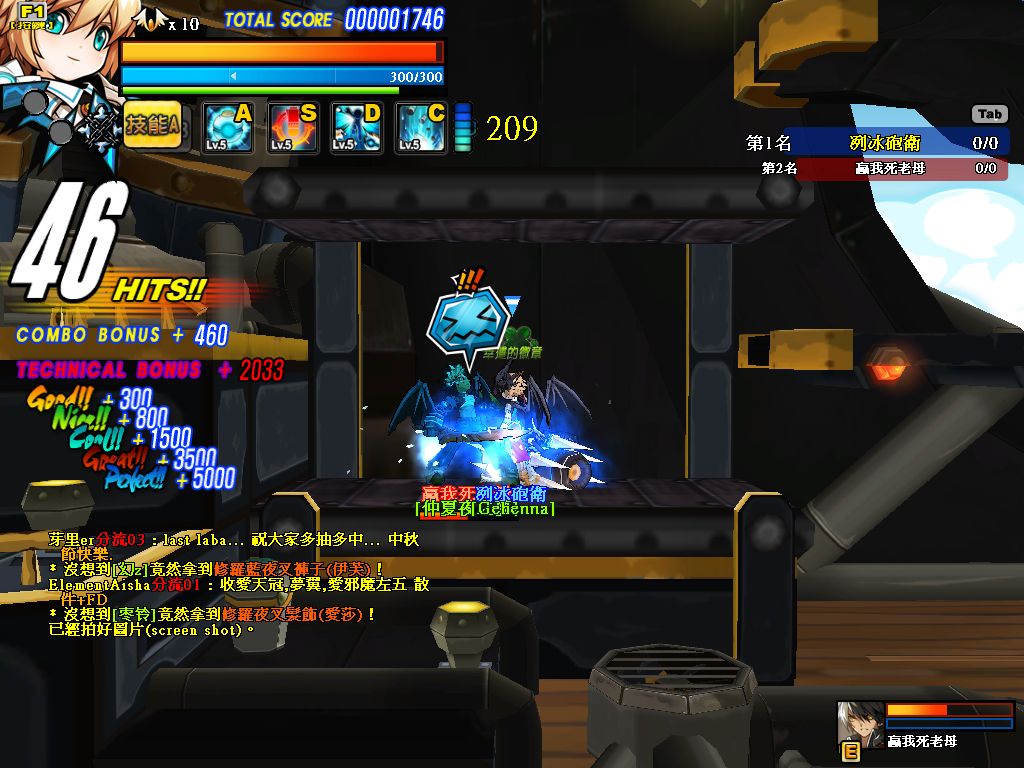The image size is (1024, 768).
Task: Use the S-slot red skill icon
Action: (292, 128)
